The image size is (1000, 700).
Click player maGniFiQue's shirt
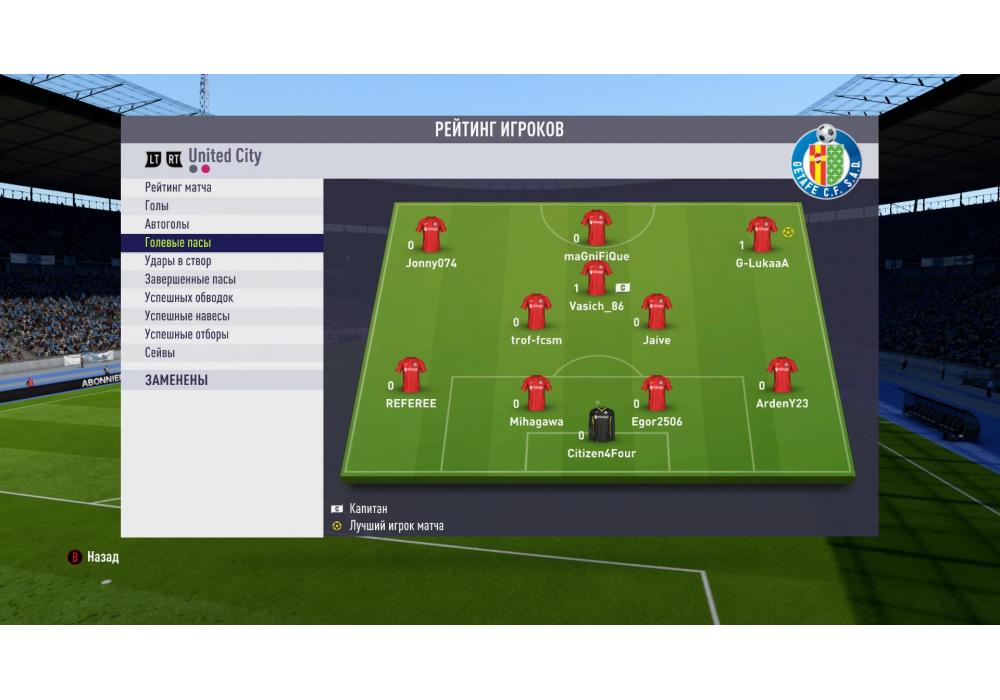[x=597, y=228]
